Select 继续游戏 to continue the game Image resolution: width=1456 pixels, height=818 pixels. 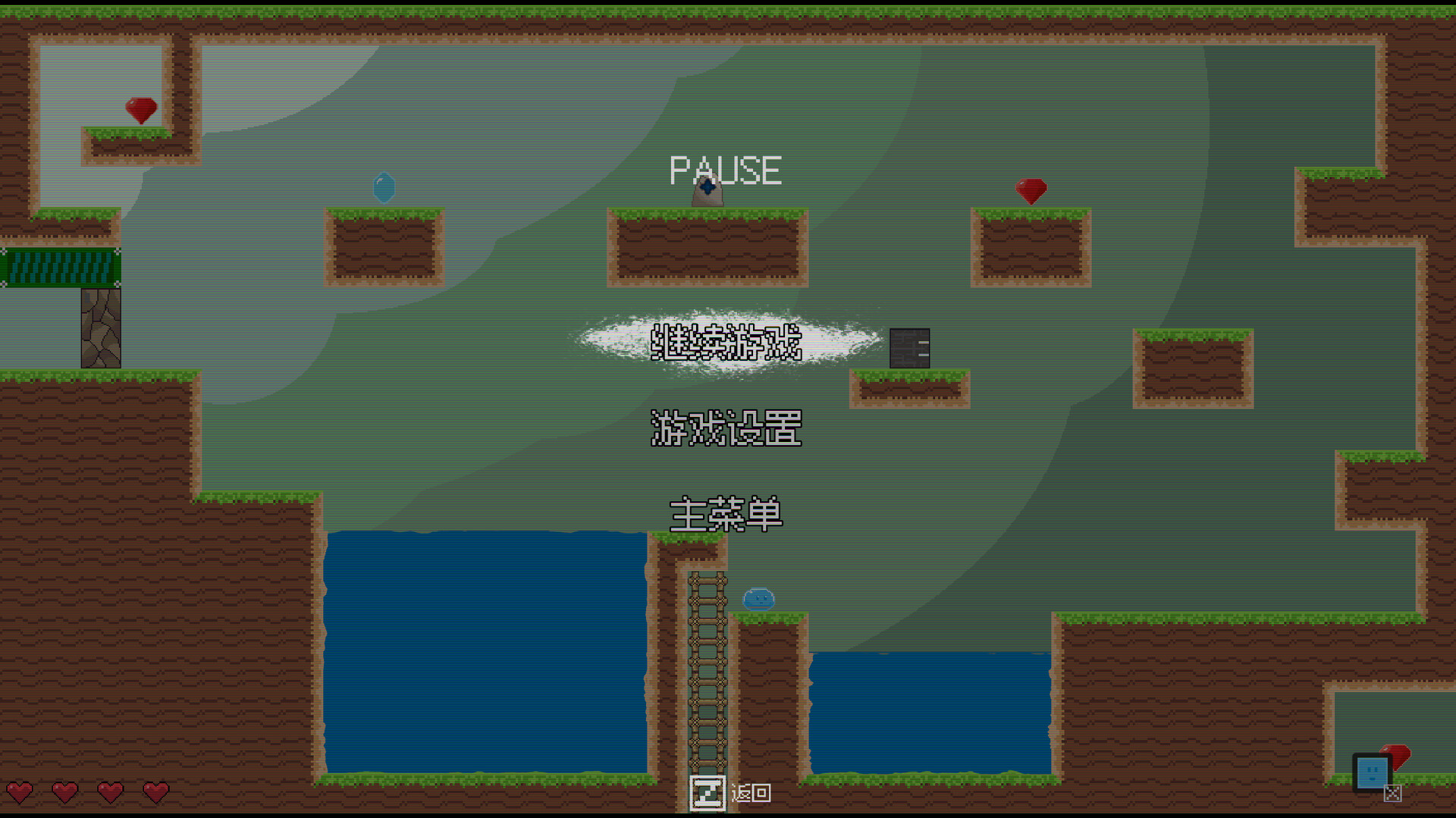pyautogui.click(x=726, y=343)
